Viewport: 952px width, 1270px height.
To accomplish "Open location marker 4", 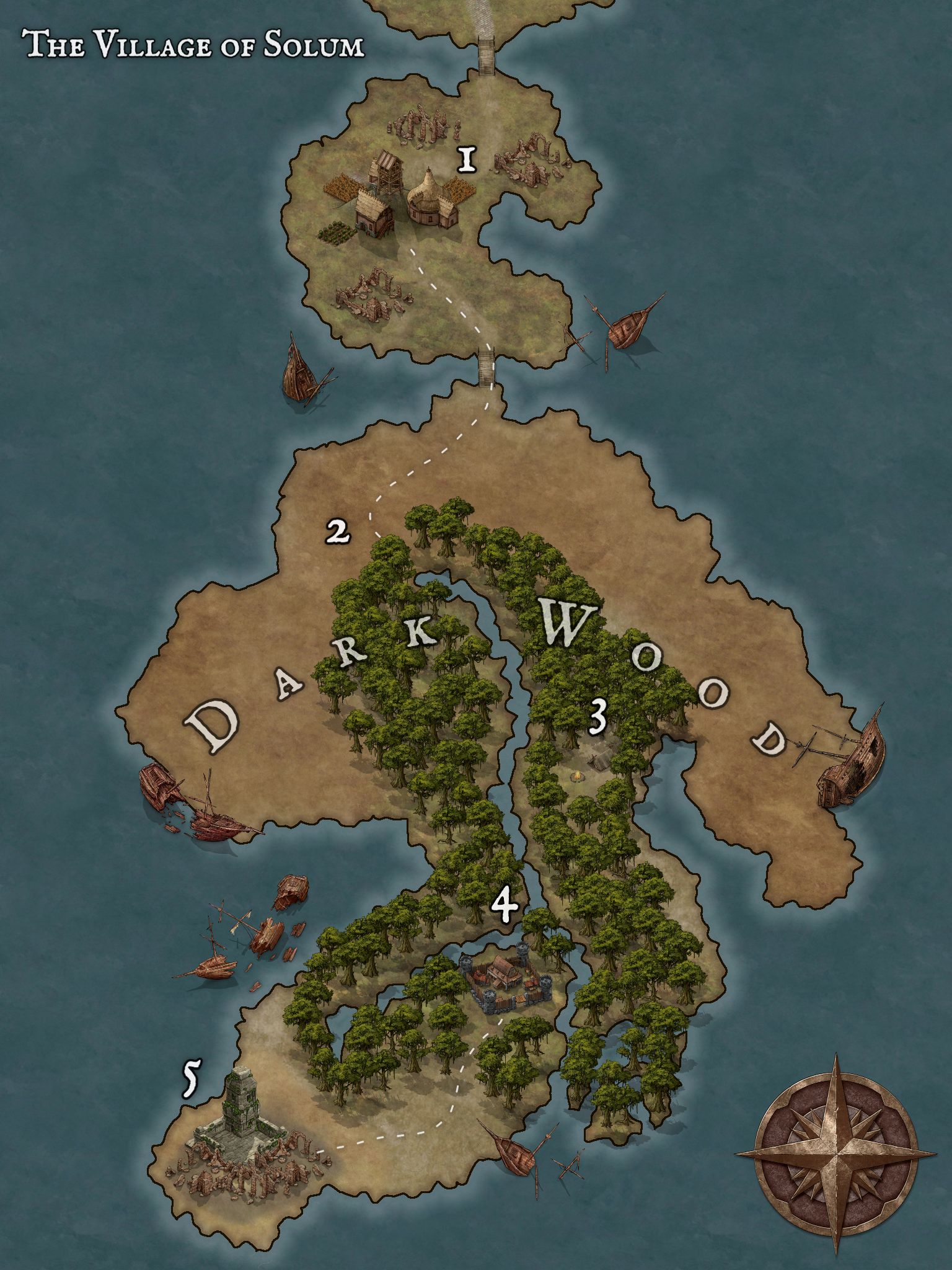I will click(x=505, y=906).
